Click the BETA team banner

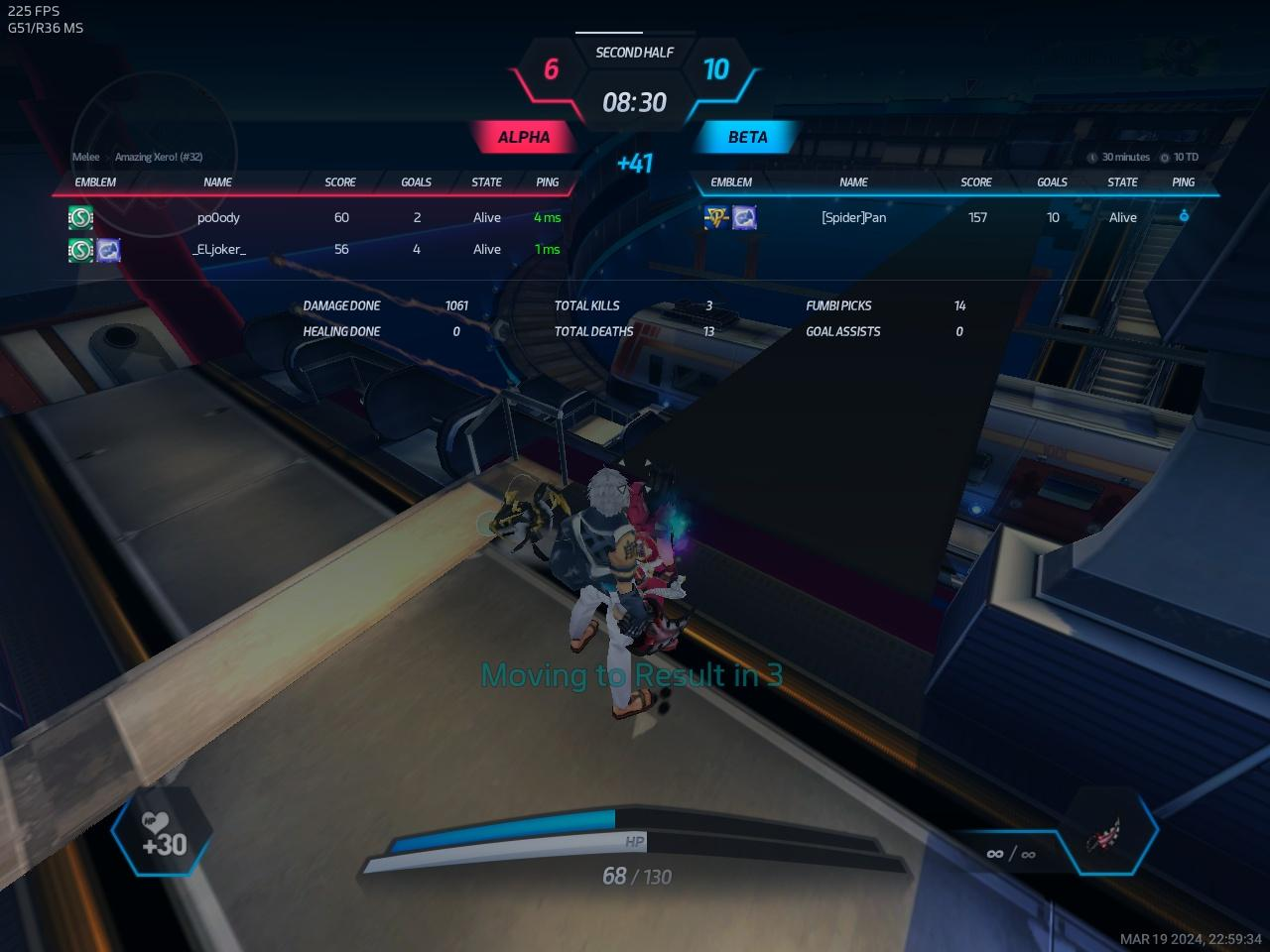[747, 137]
